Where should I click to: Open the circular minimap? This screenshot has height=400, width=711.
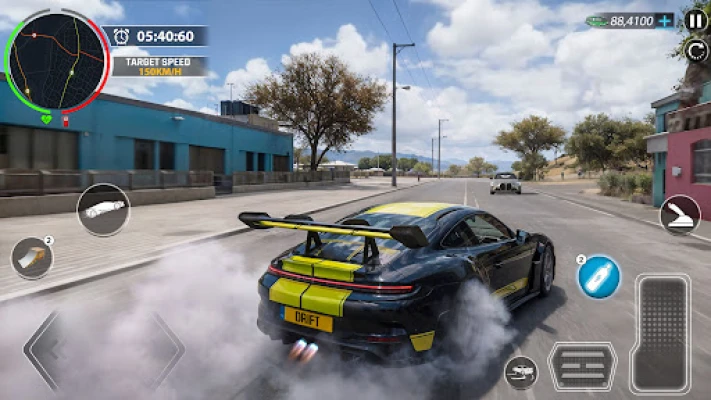point(56,62)
